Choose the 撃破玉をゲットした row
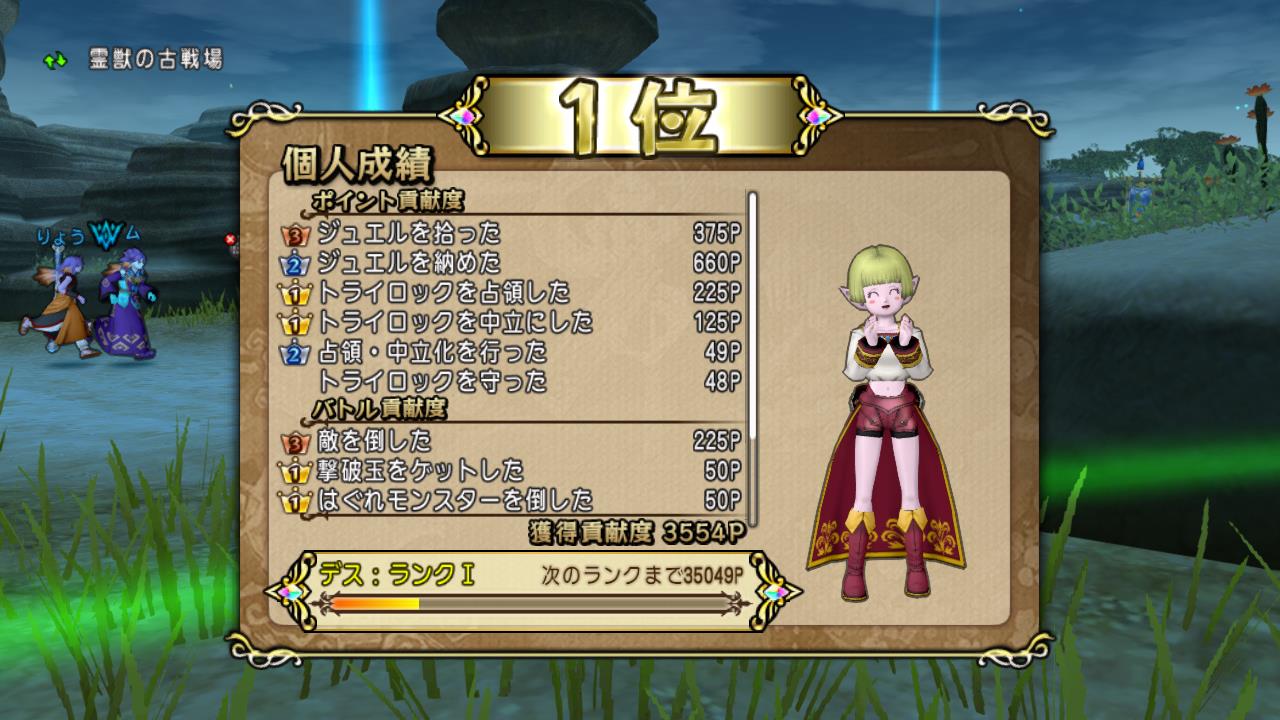The width and height of the screenshot is (1280, 720). [512, 470]
